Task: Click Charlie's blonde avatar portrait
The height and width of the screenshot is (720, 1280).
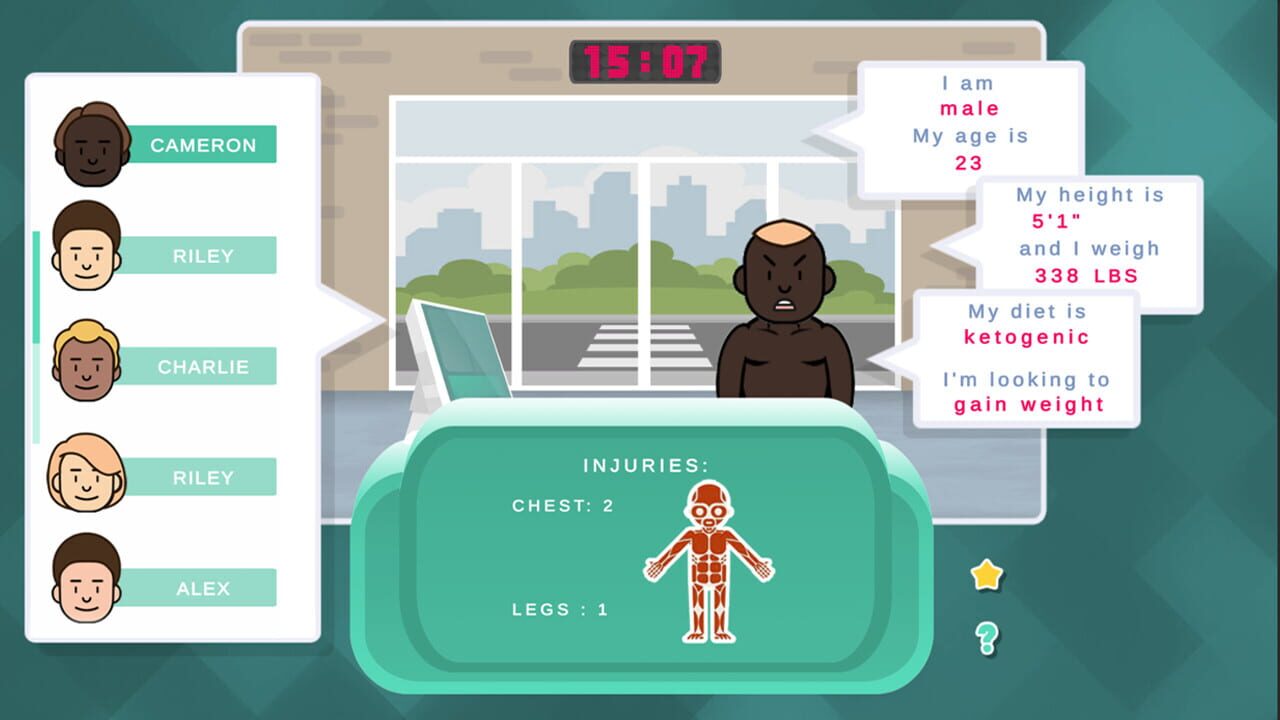Action: coord(88,366)
